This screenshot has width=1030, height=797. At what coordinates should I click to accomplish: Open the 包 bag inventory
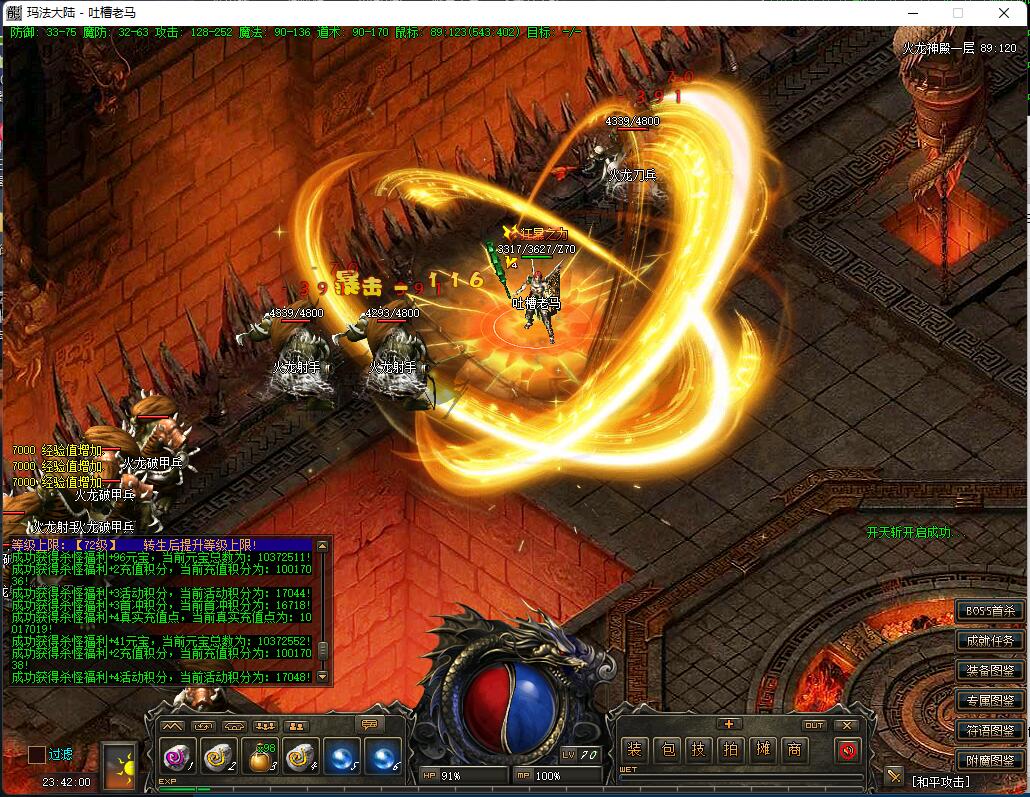pyautogui.click(x=667, y=749)
